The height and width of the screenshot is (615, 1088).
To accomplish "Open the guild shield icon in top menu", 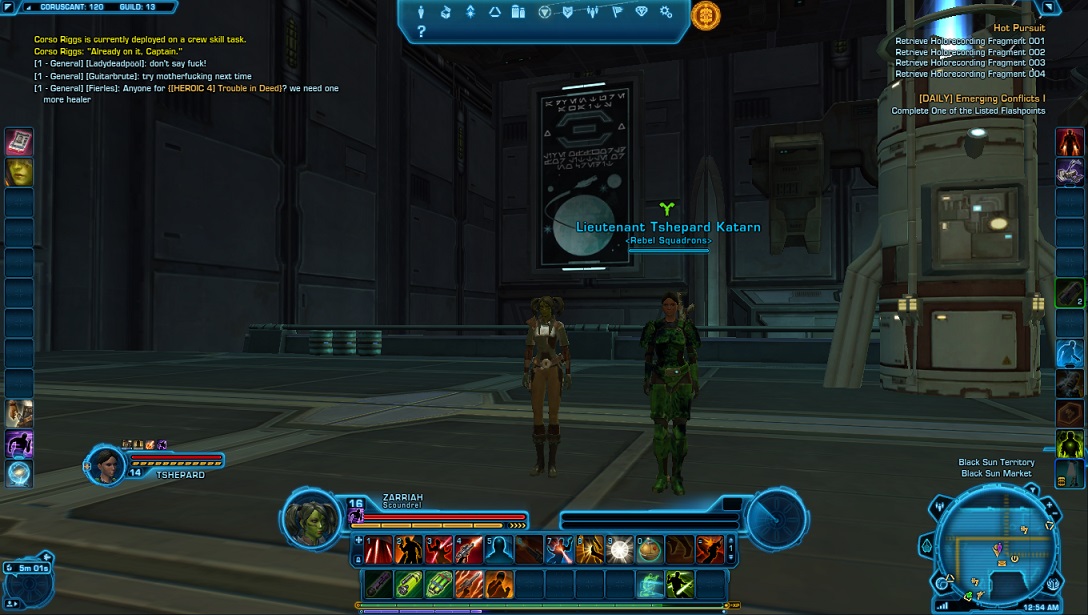I will click(x=568, y=12).
